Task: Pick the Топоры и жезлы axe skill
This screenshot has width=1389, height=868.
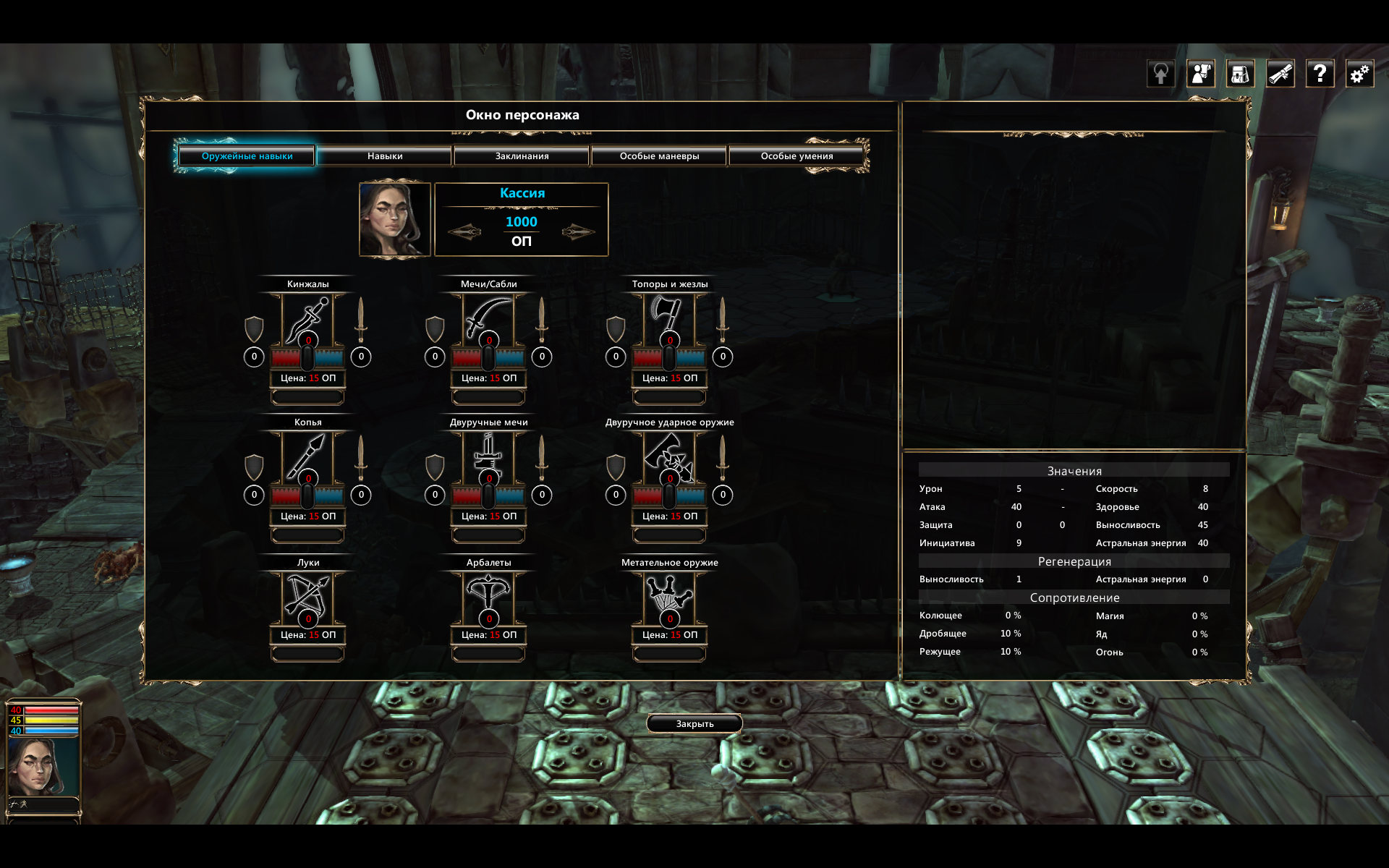Action: click(669, 318)
